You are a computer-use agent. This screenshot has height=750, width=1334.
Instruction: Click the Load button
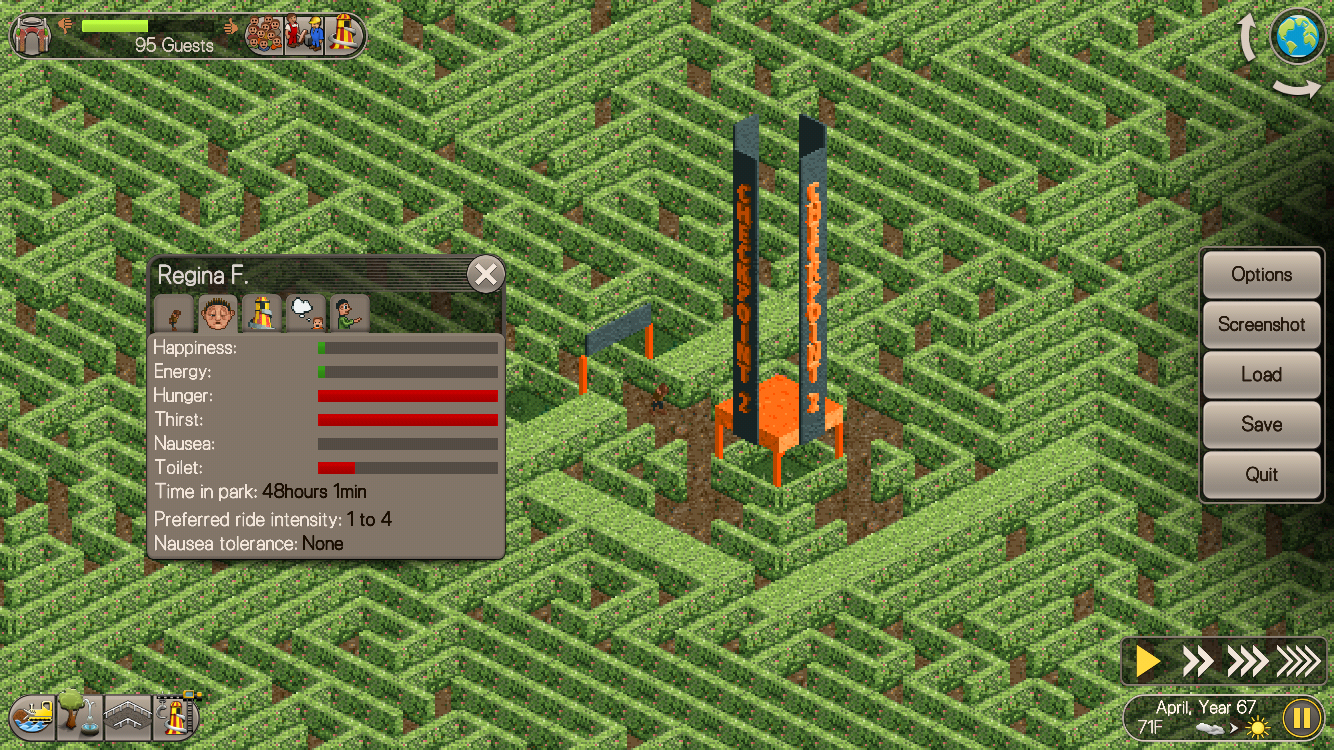pyautogui.click(x=1261, y=375)
